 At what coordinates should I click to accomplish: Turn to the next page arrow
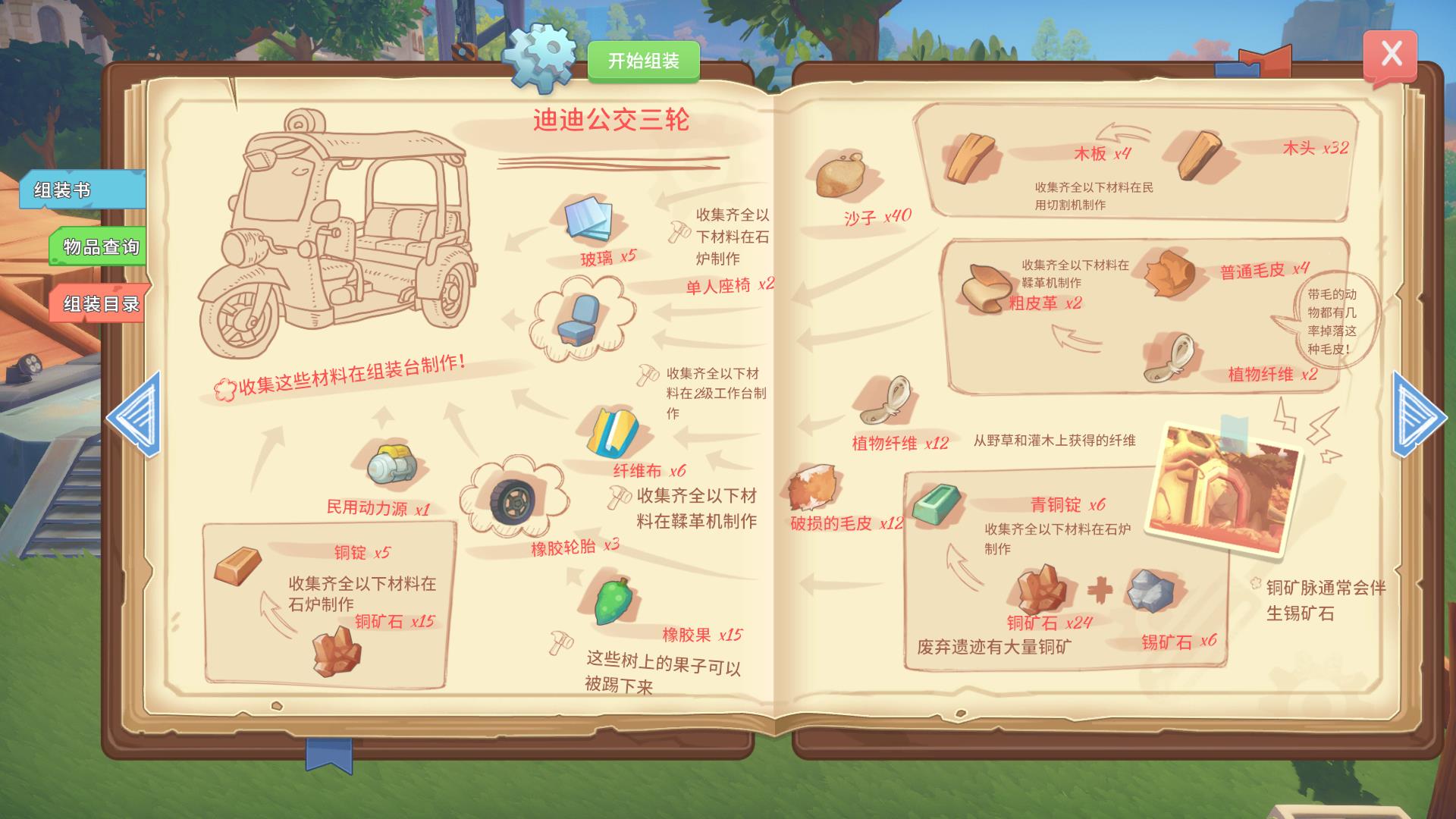[x=1418, y=415]
